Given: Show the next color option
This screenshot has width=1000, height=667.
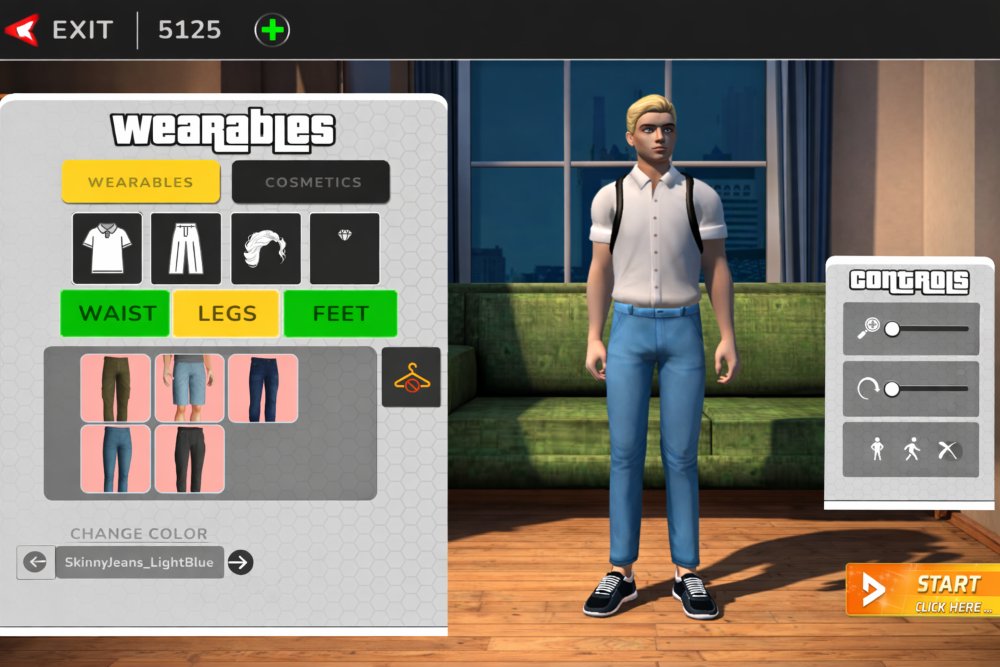Looking at the screenshot, I should [x=239, y=562].
